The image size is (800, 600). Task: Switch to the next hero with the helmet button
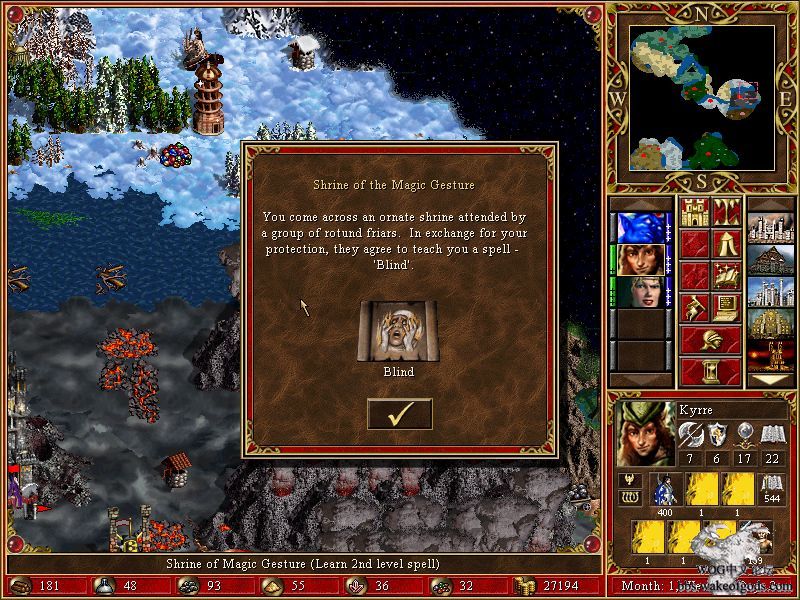[711, 340]
